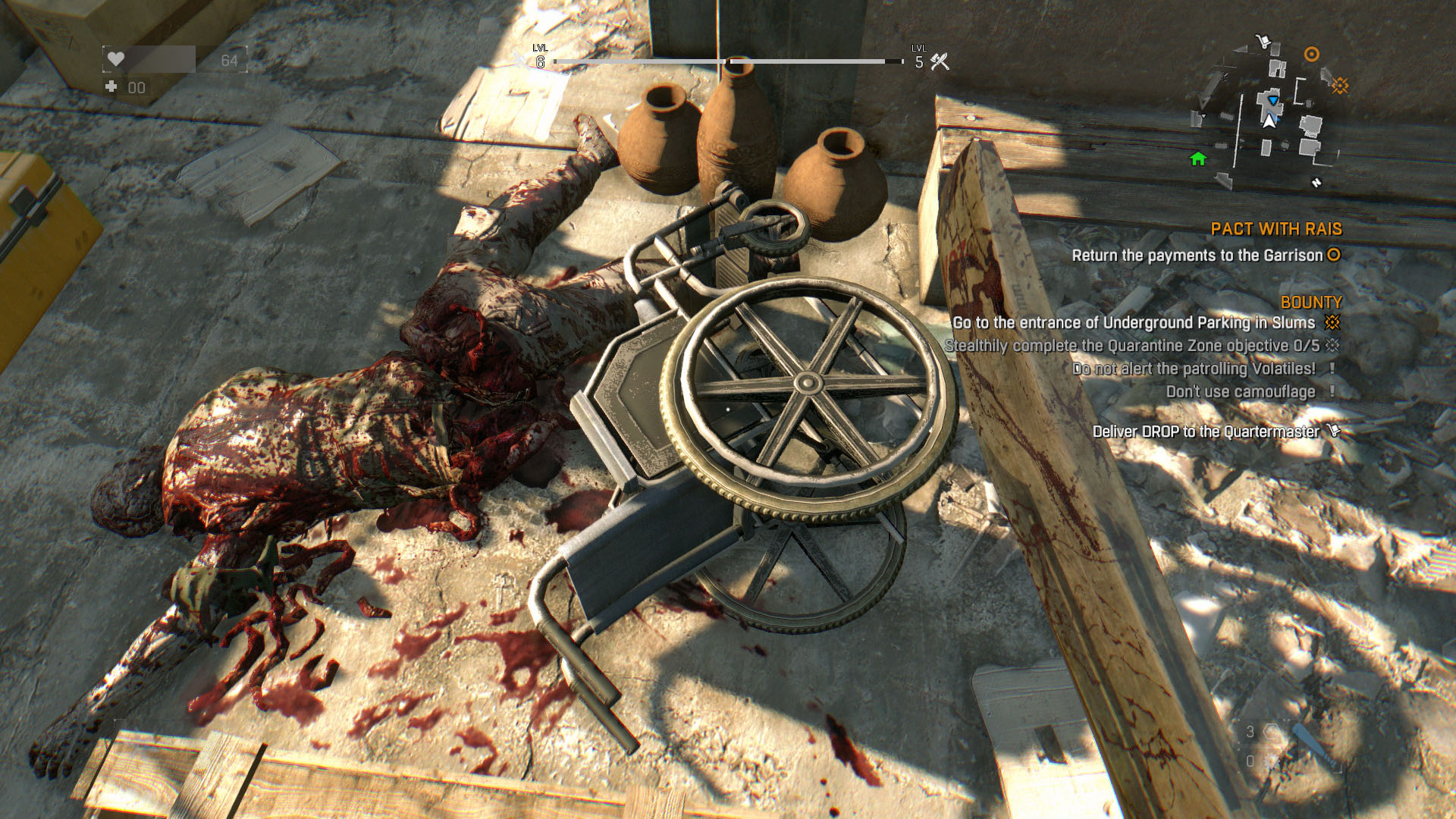The image size is (1456, 819).
Task: Select the medkit plus icon
Action: [111, 86]
